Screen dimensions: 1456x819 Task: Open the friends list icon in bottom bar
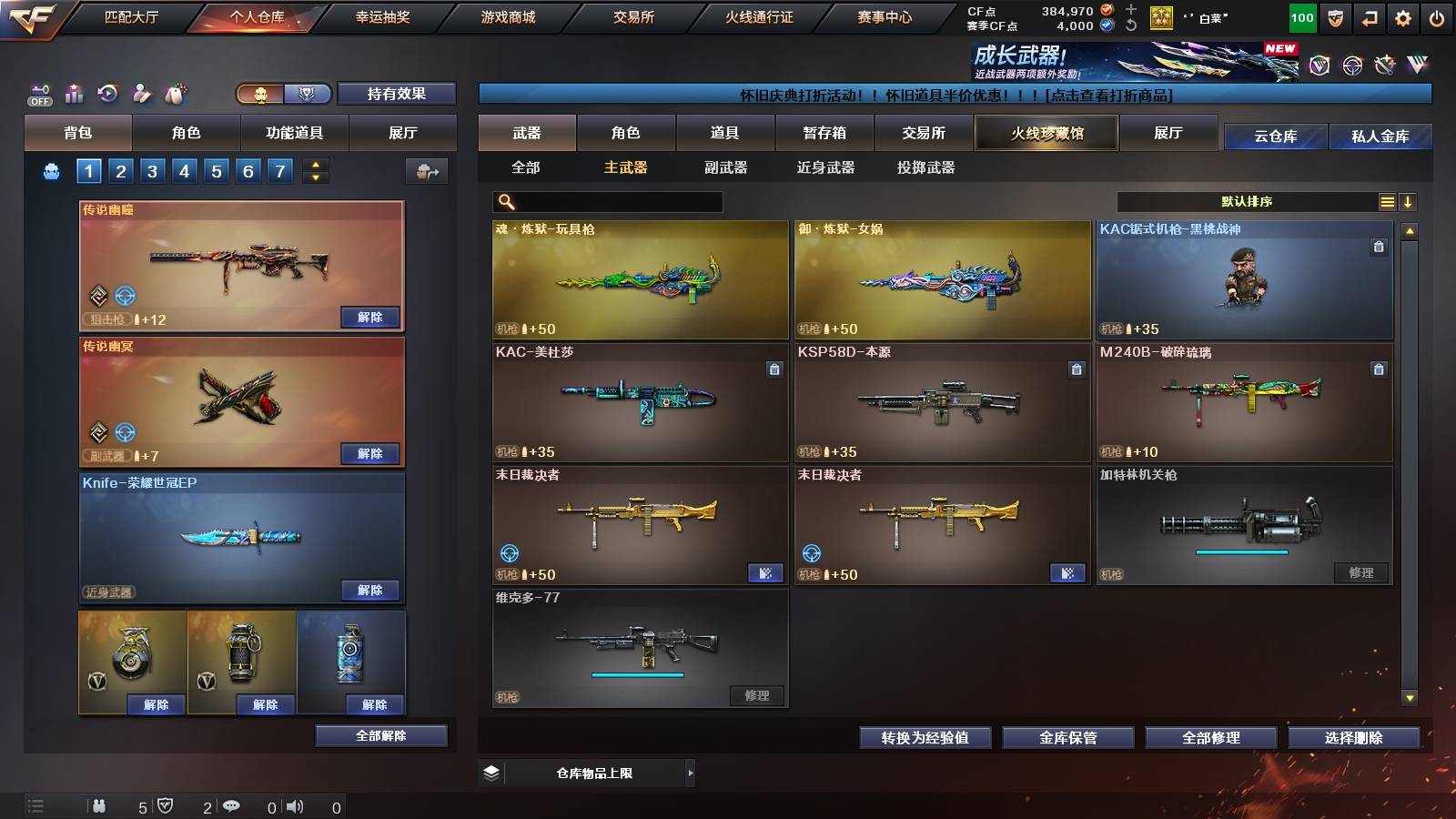click(x=98, y=805)
